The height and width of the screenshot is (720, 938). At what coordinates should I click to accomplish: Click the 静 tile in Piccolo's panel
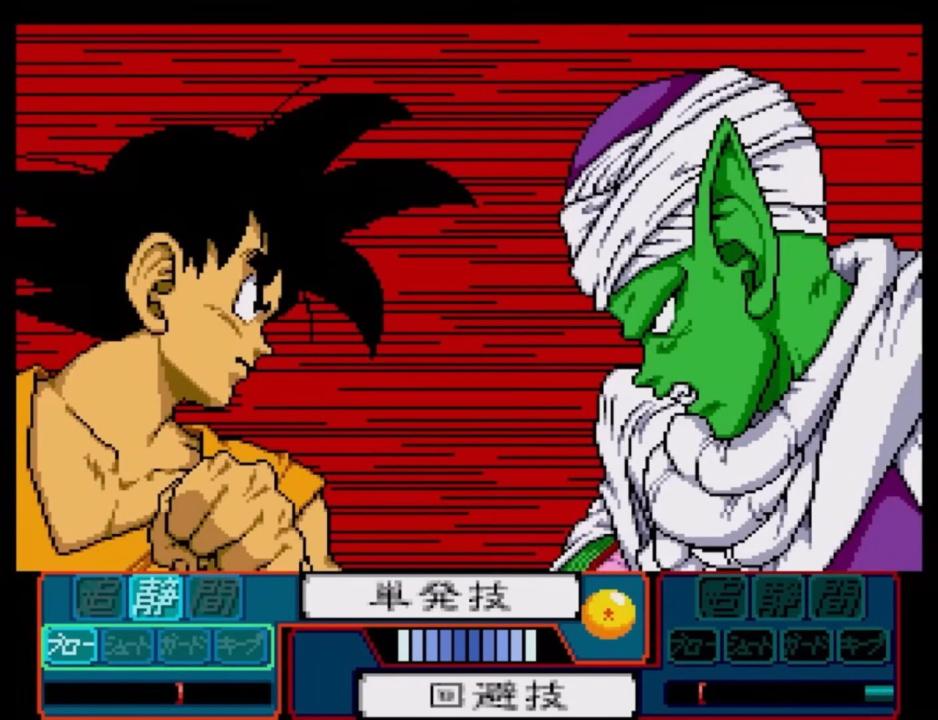click(x=781, y=598)
